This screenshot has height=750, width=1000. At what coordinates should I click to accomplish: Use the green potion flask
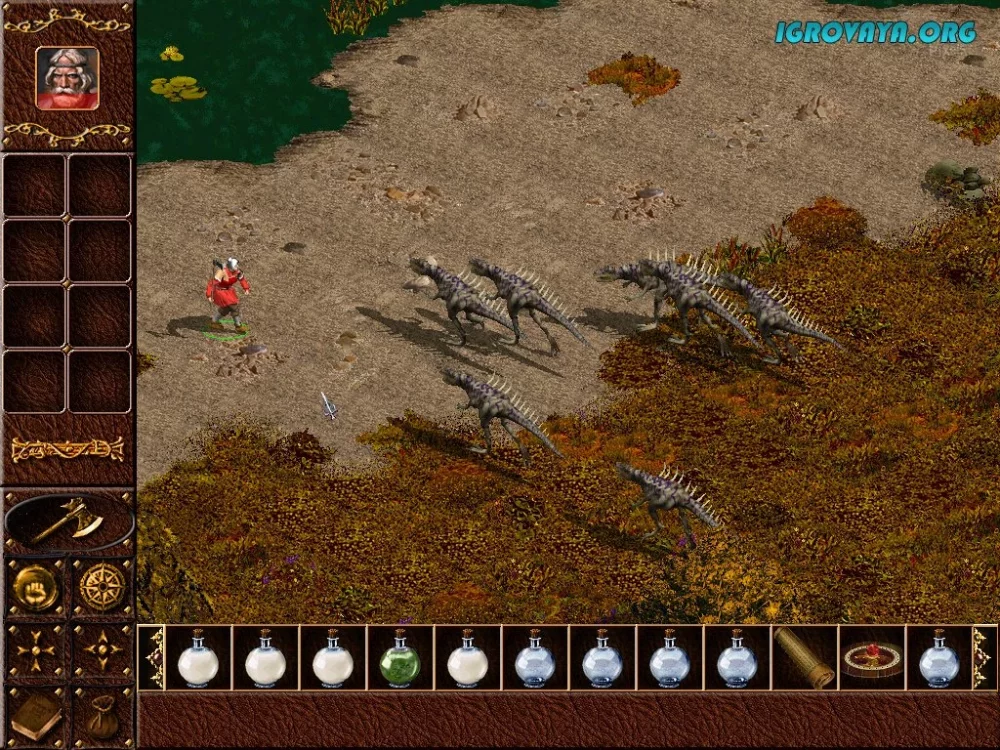400,658
